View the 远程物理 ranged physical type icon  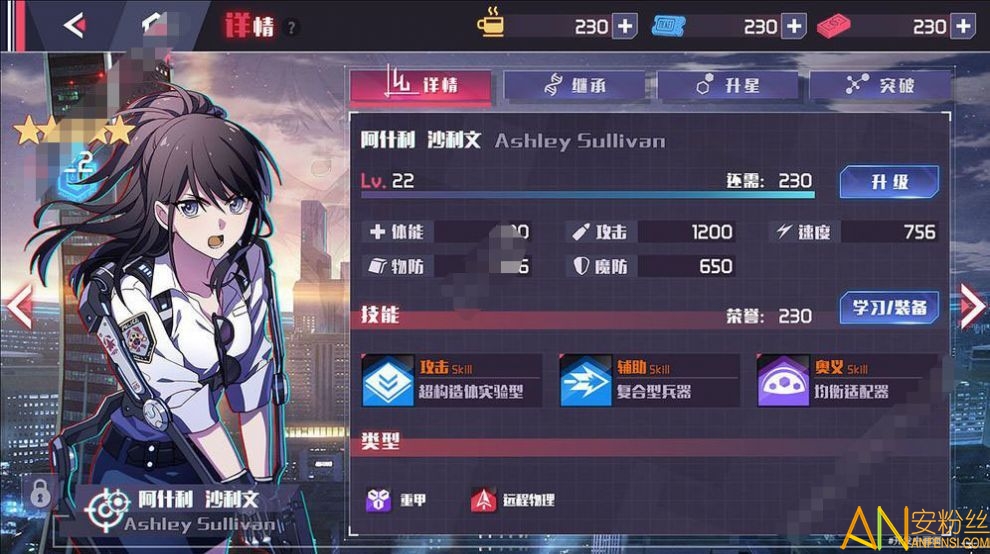coord(484,499)
